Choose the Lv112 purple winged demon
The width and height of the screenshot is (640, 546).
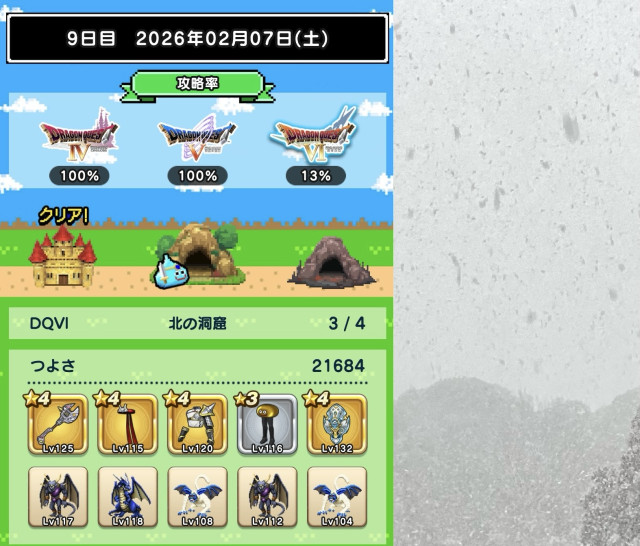(x=267, y=497)
